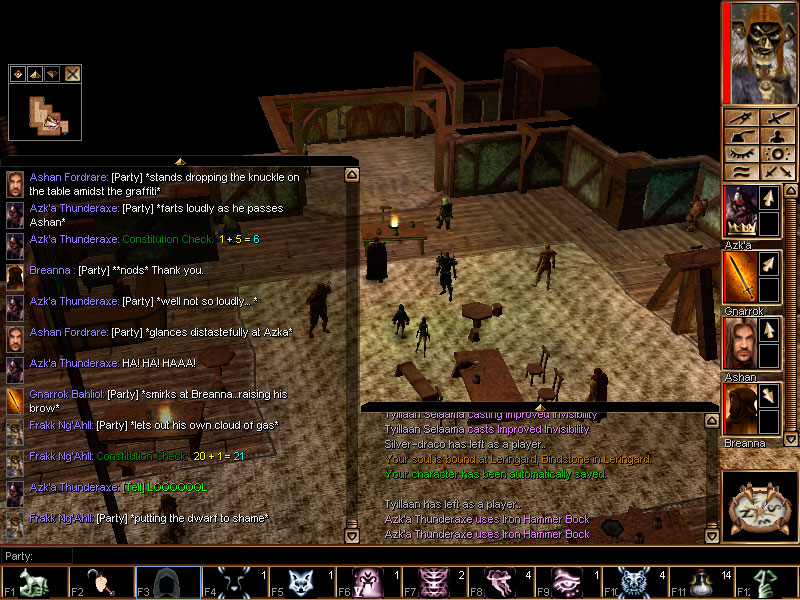Zoom in the minimap with the up-pyramid button
This screenshot has height=600, width=800.
[35, 73]
